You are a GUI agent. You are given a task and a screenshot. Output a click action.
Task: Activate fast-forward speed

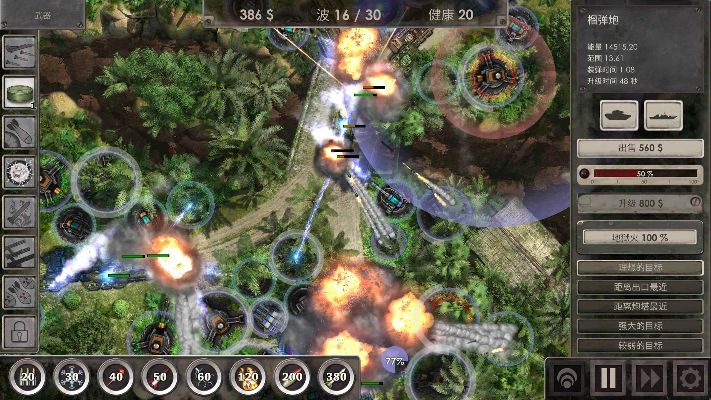(x=648, y=380)
